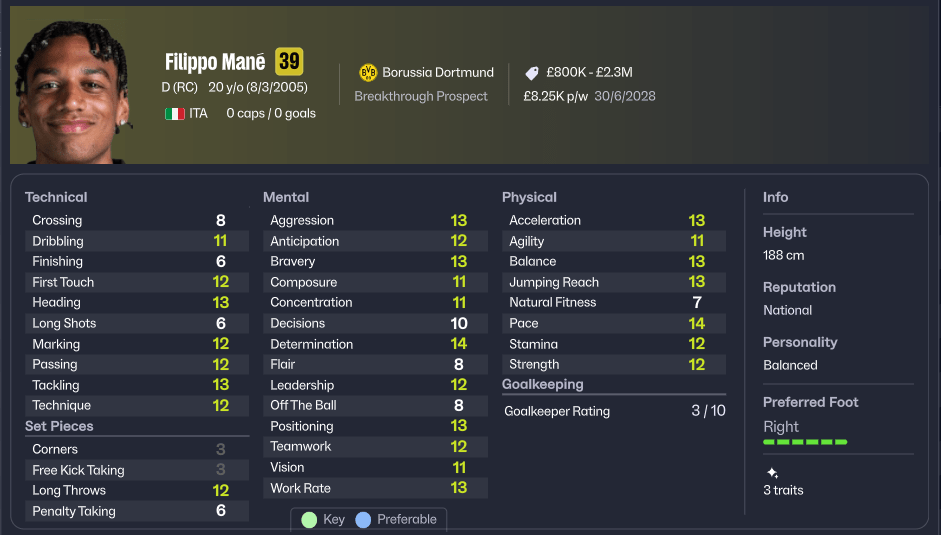Open the Borussia Dortmund club link
Screen dimensions: 941x535
438,72
